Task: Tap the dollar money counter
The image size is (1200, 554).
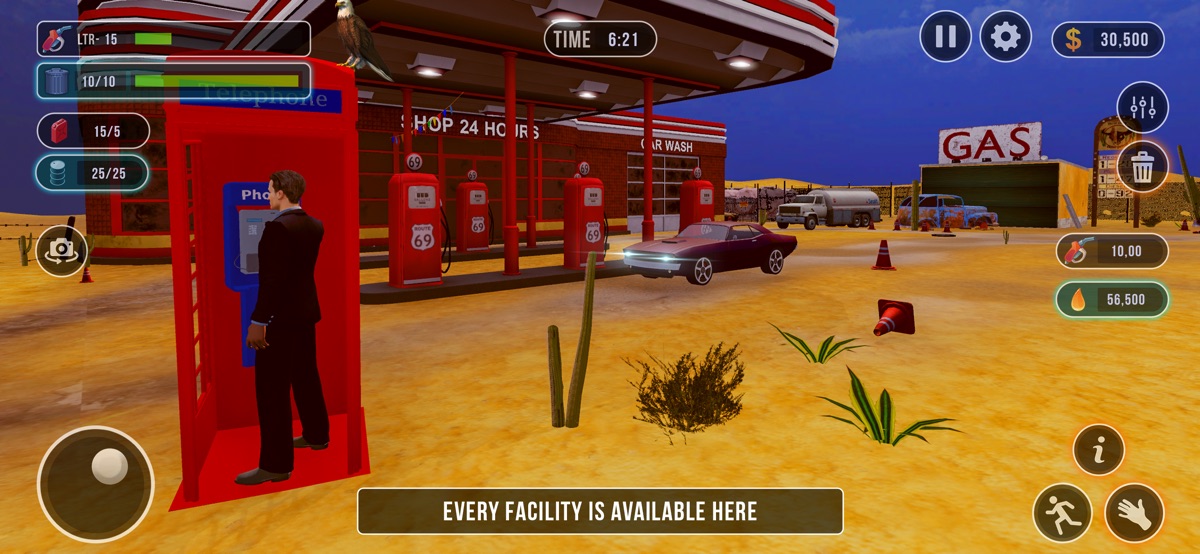Action: (1108, 40)
